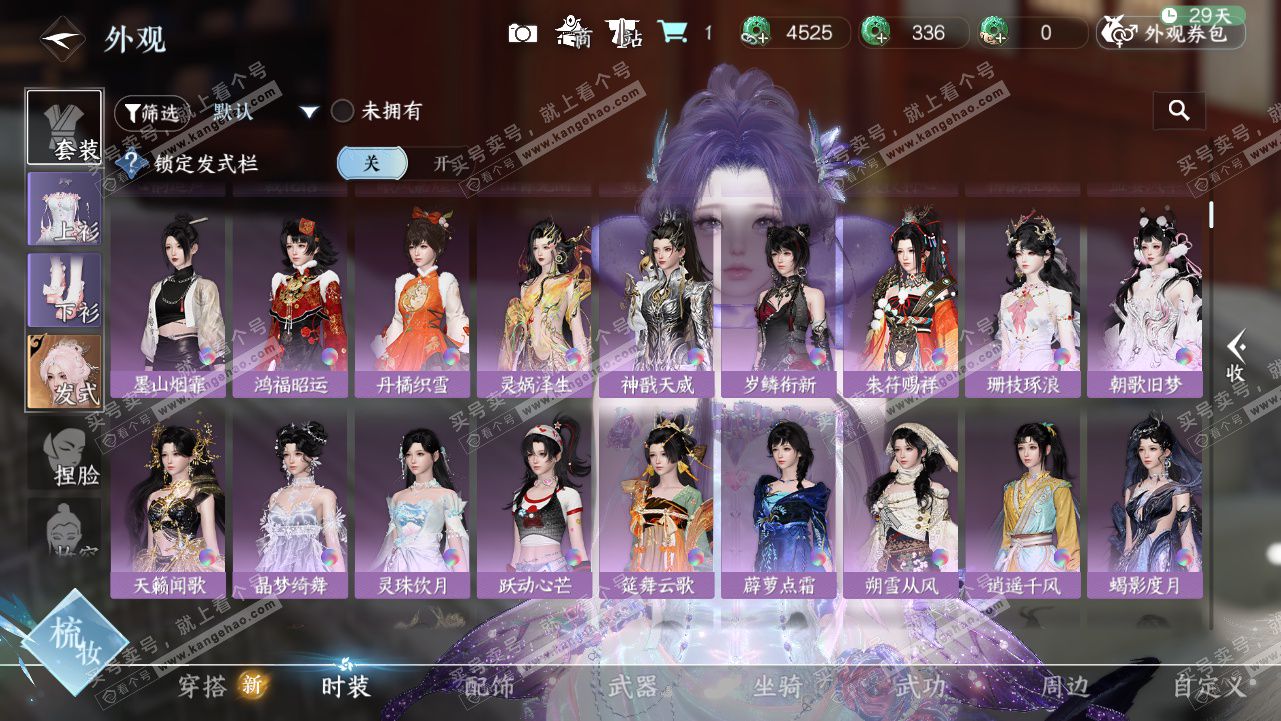The width and height of the screenshot is (1281, 721).
Task: Collapse the panel with 收 arrow
Action: click(1237, 356)
